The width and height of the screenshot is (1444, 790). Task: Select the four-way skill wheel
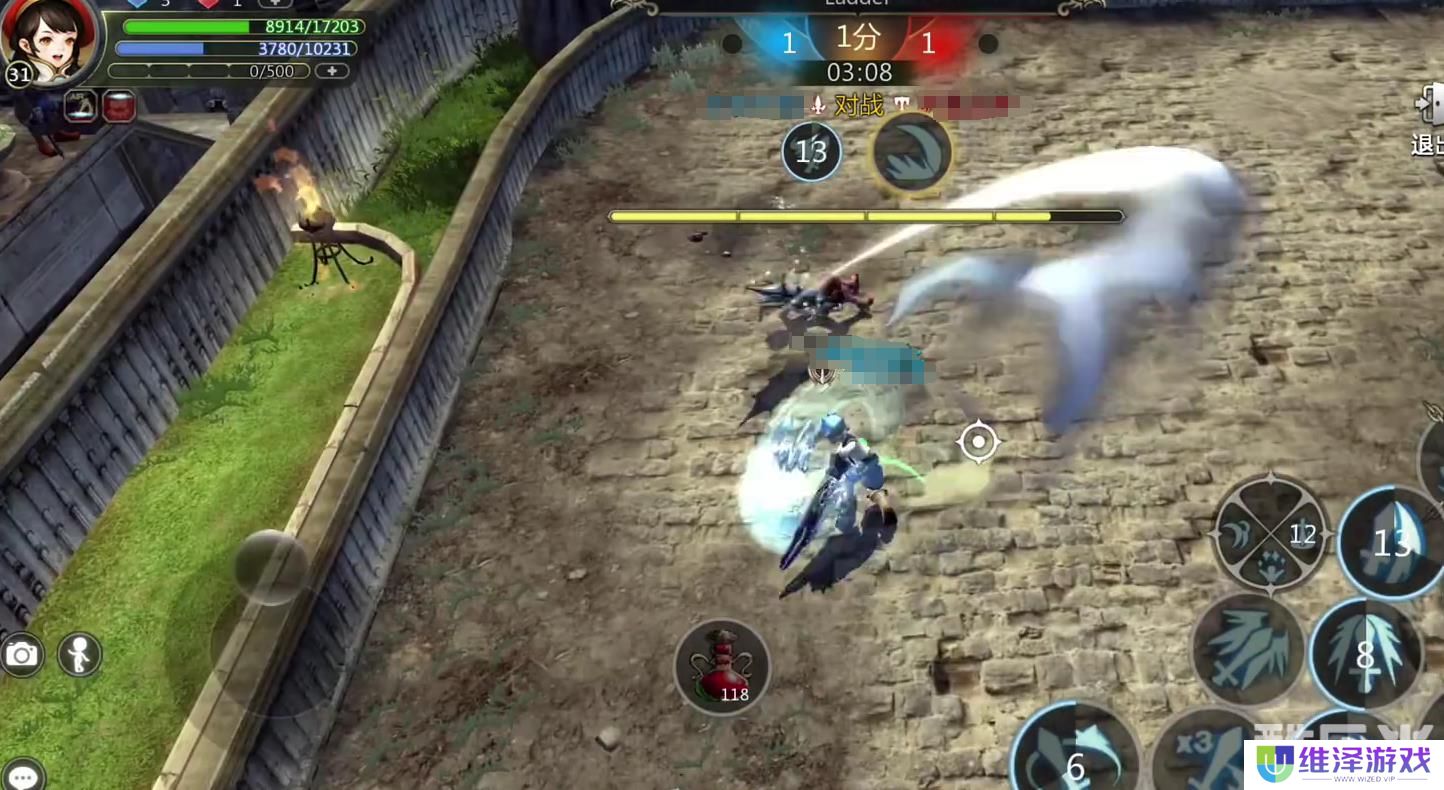1270,534
